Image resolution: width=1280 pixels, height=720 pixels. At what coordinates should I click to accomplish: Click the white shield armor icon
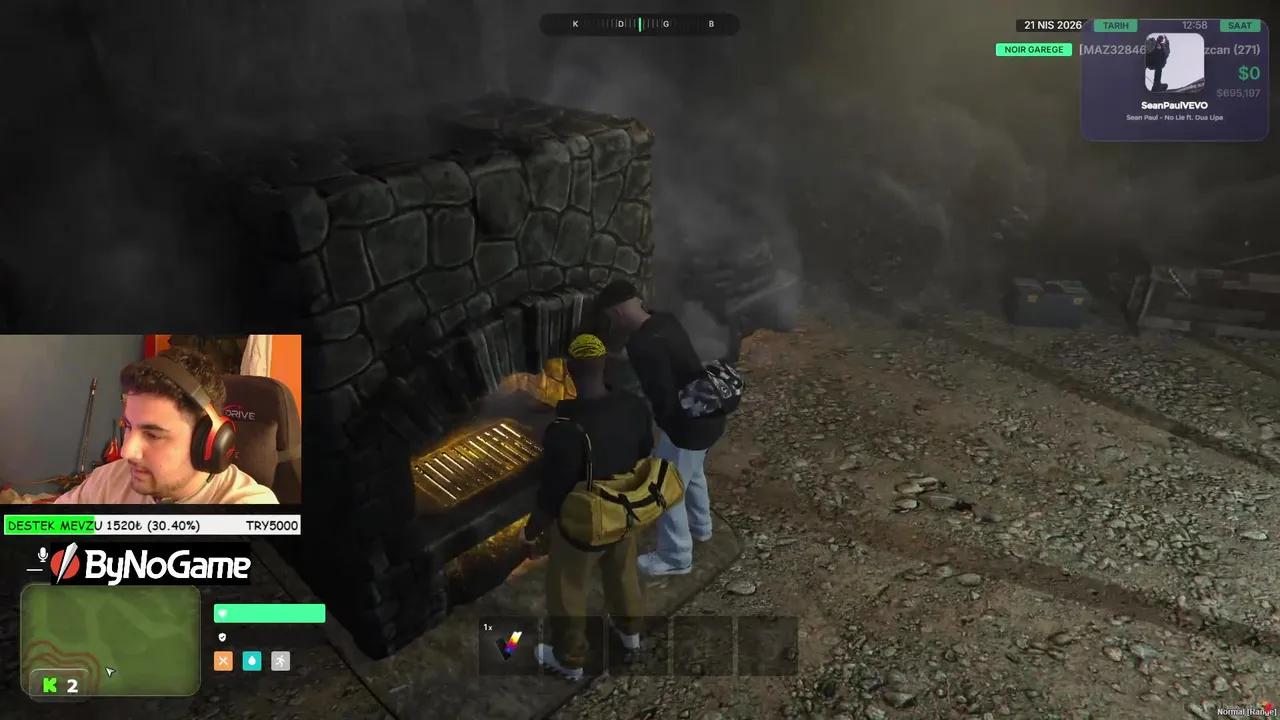coord(223,637)
